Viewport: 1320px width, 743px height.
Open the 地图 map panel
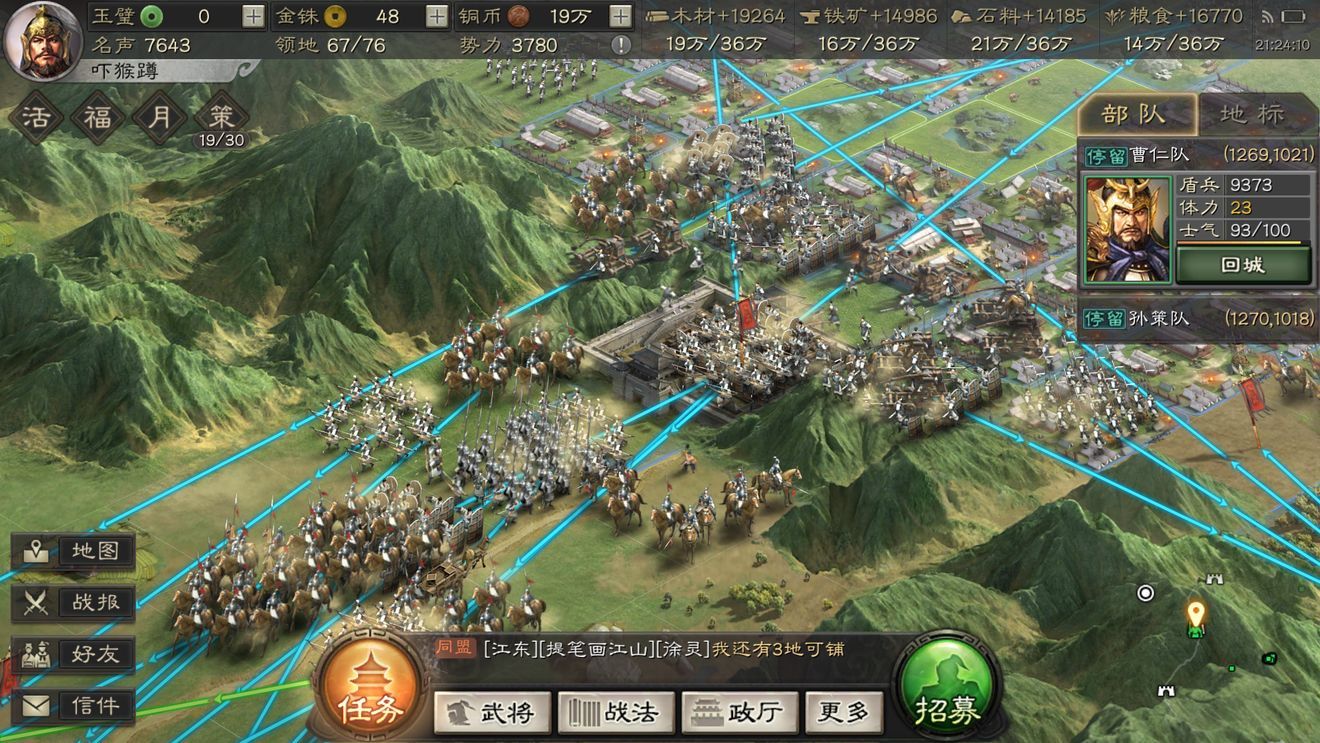pos(72,549)
